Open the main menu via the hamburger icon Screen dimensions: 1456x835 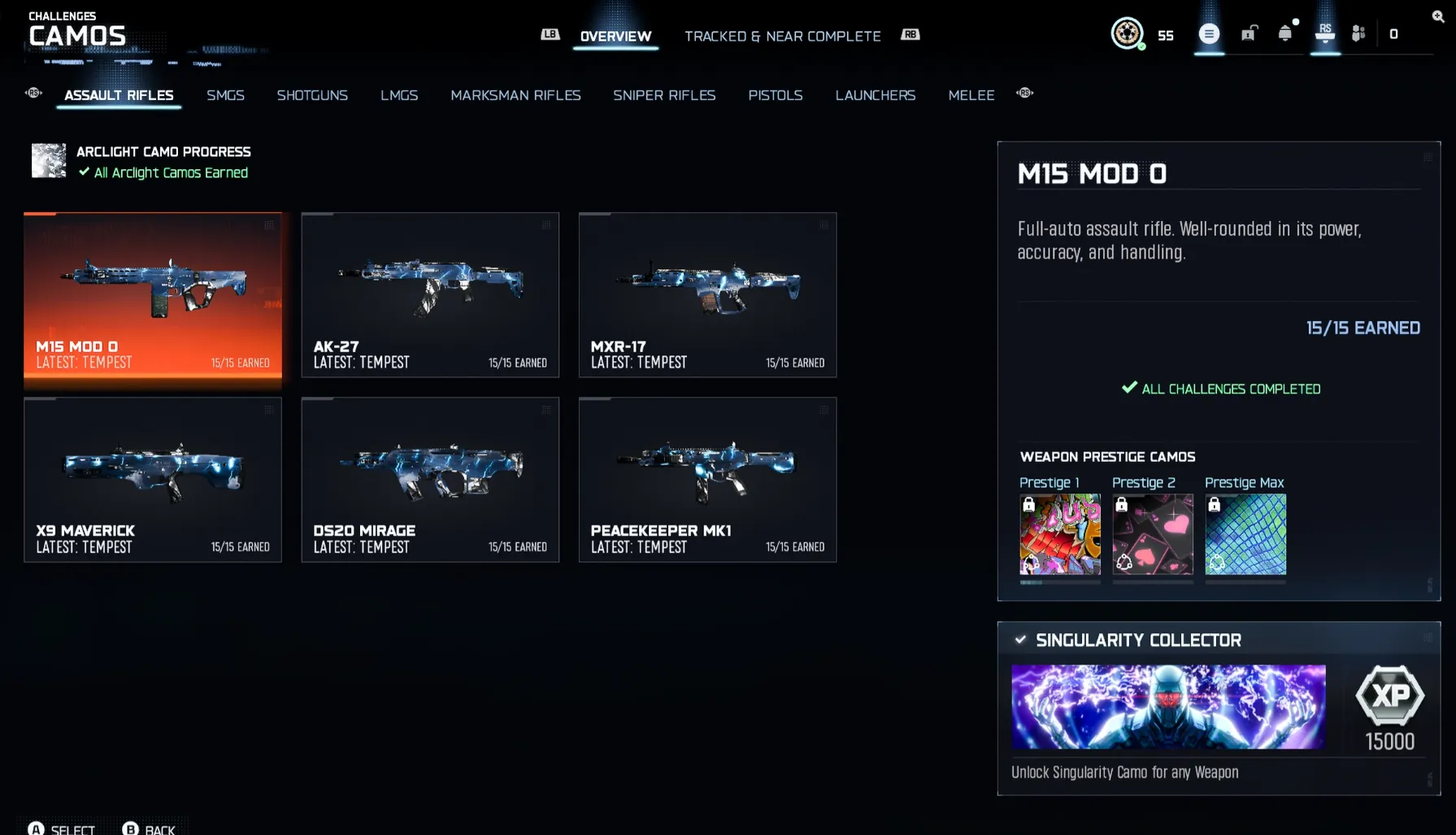pyautogui.click(x=1209, y=34)
